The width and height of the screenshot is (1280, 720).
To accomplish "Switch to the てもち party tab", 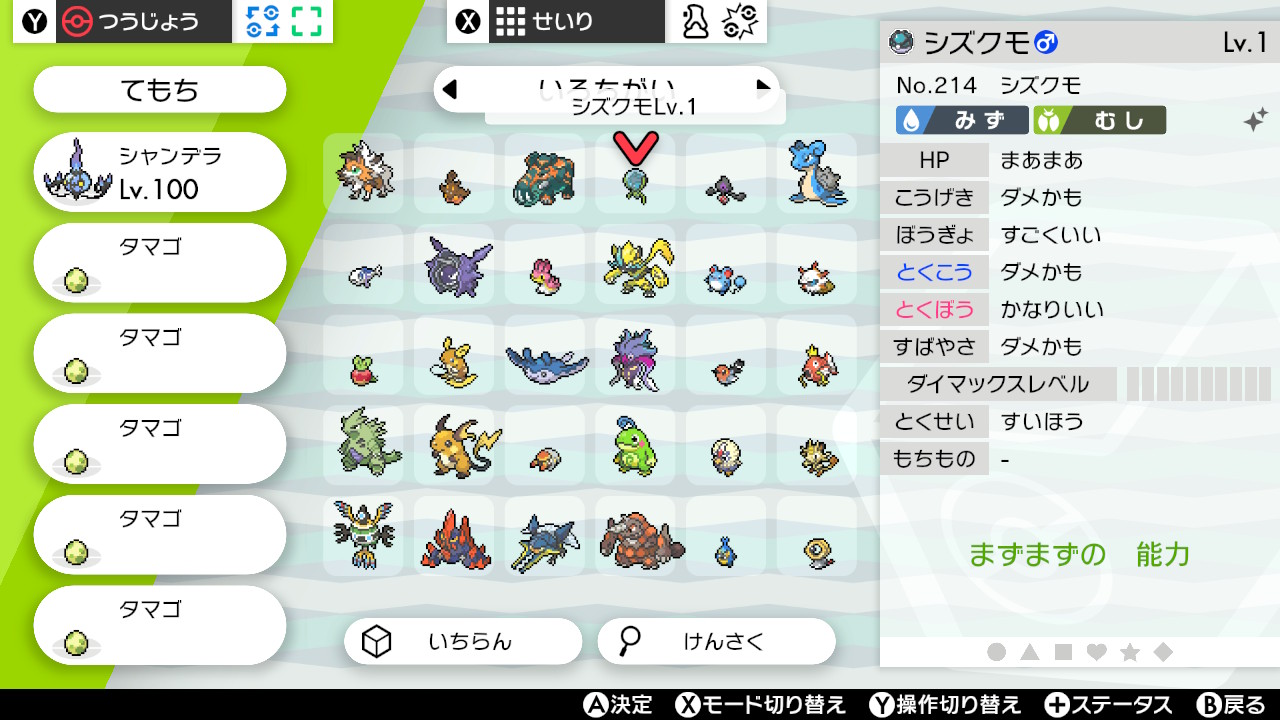I will click(159, 89).
